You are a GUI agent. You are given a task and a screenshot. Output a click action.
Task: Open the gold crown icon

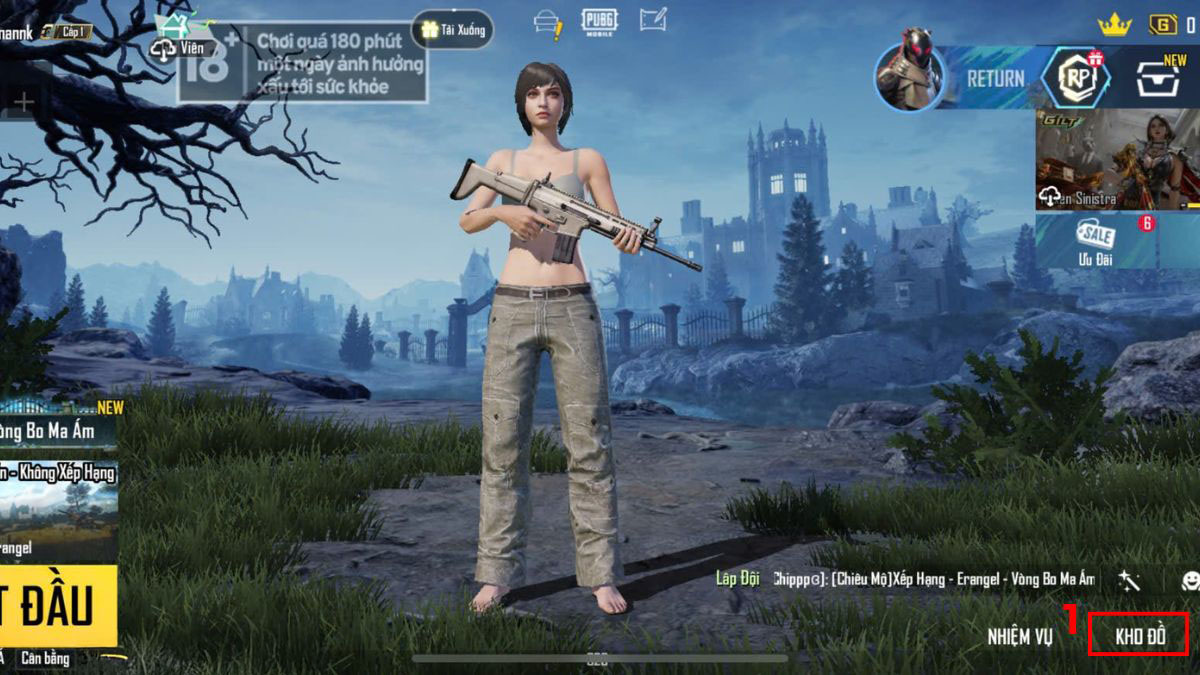point(1114,24)
